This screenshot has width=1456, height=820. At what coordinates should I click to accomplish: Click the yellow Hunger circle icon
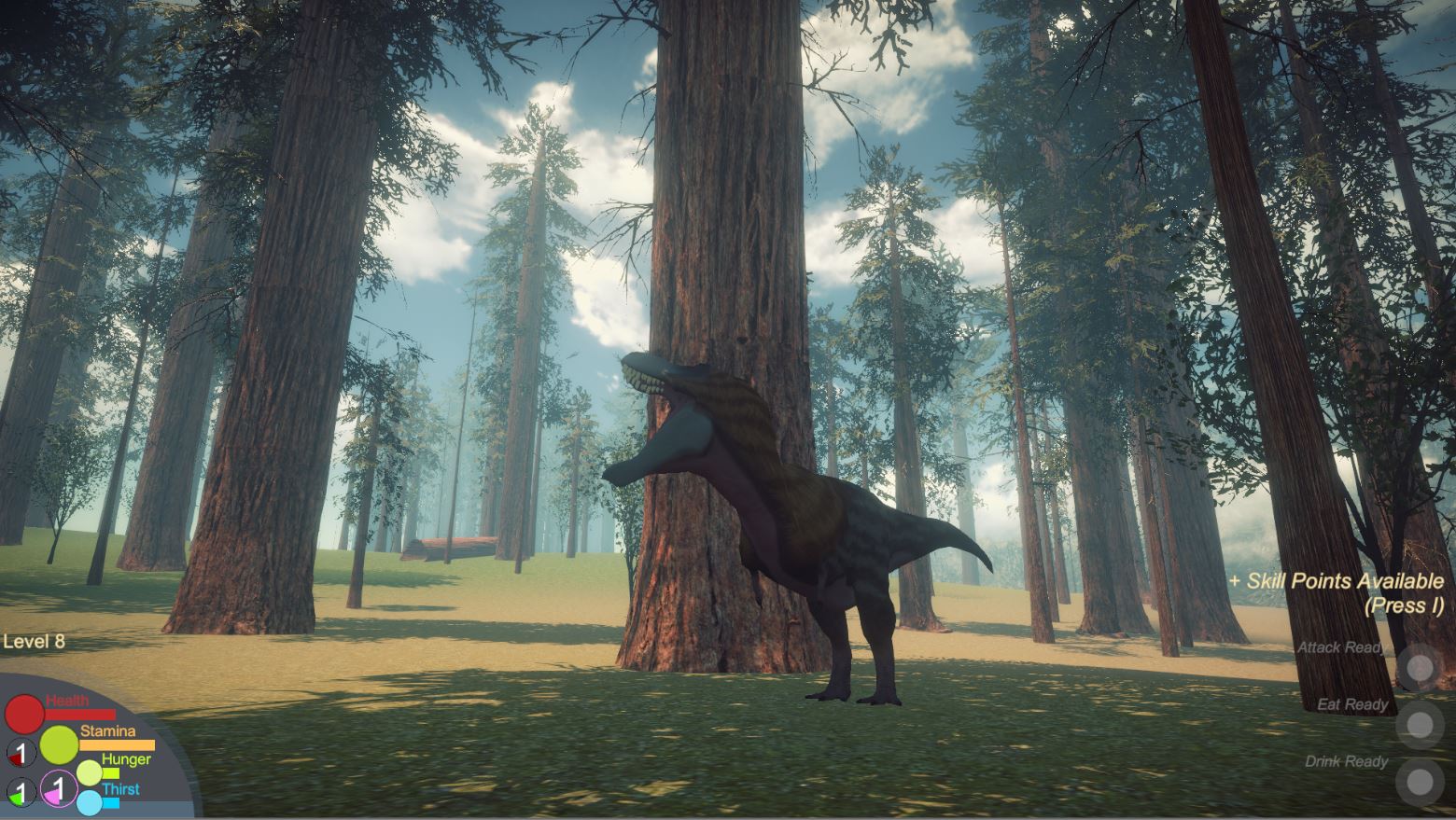[x=90, y=772]
